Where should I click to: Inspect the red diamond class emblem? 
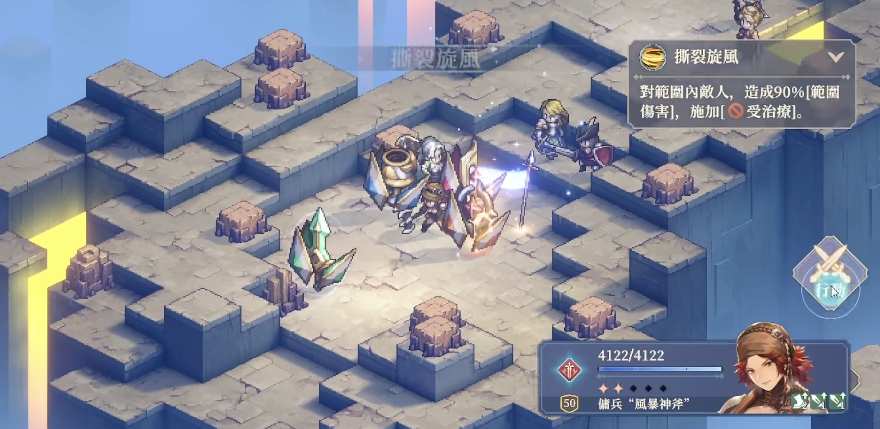tap(570, 368)
